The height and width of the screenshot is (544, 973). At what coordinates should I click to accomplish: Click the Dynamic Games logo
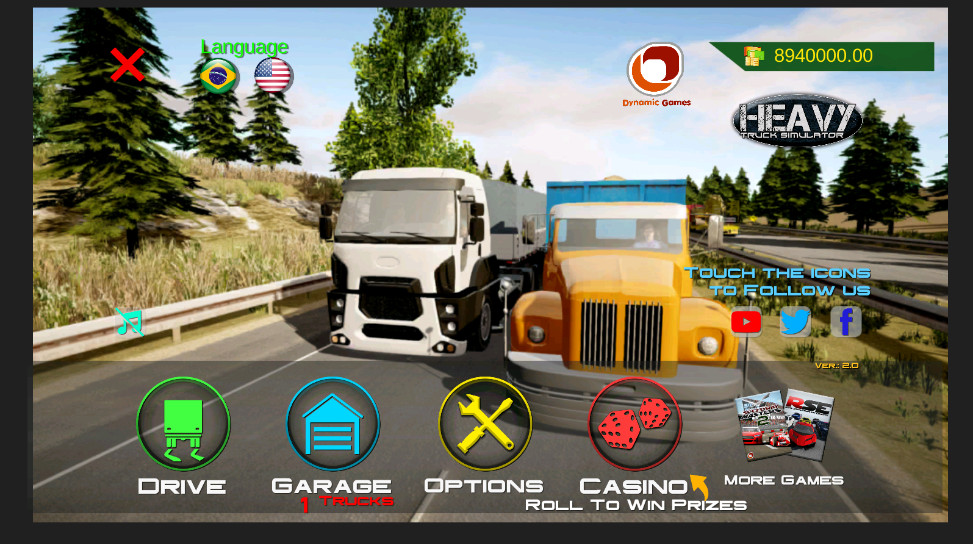coord(655,70)
